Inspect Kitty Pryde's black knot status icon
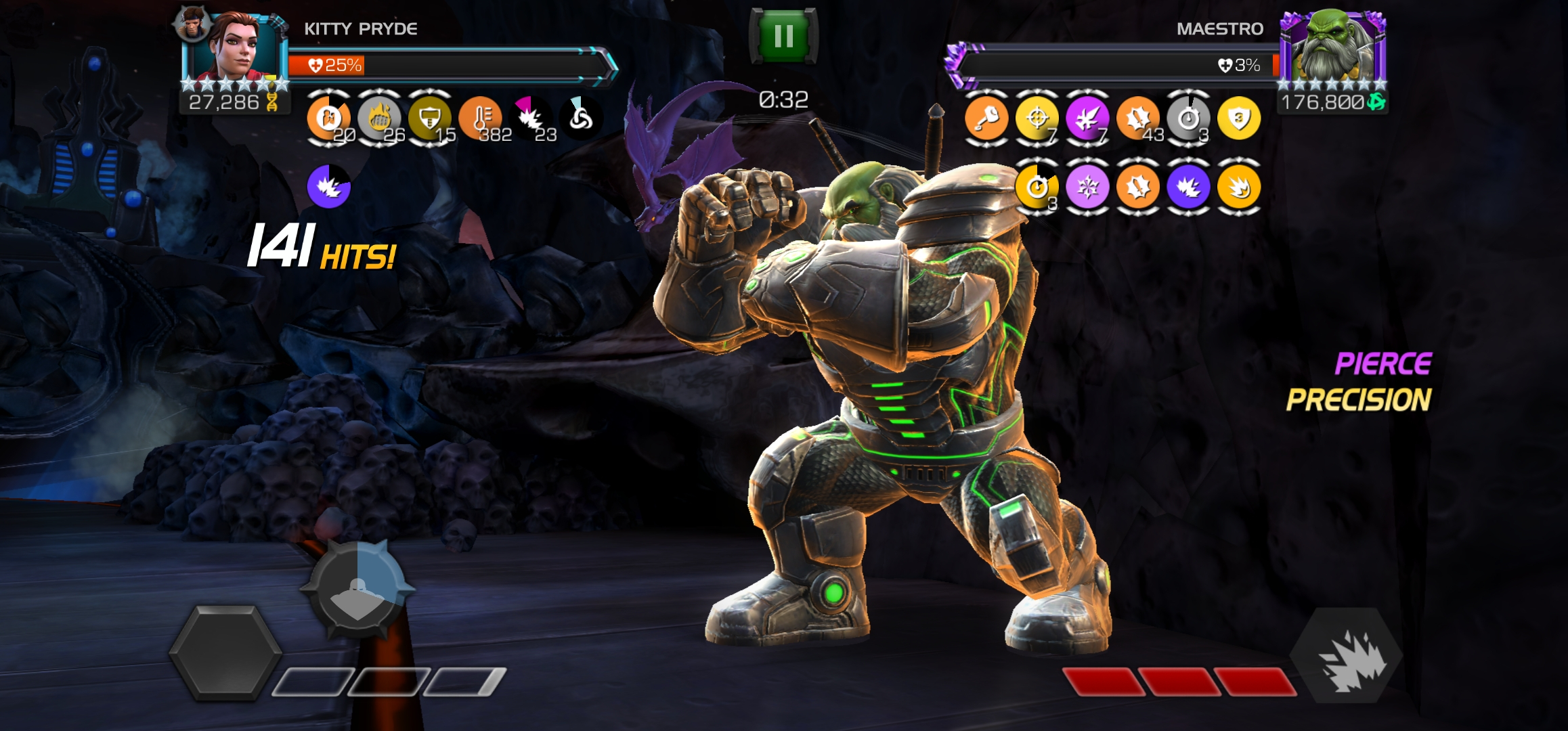 point(580,118)
